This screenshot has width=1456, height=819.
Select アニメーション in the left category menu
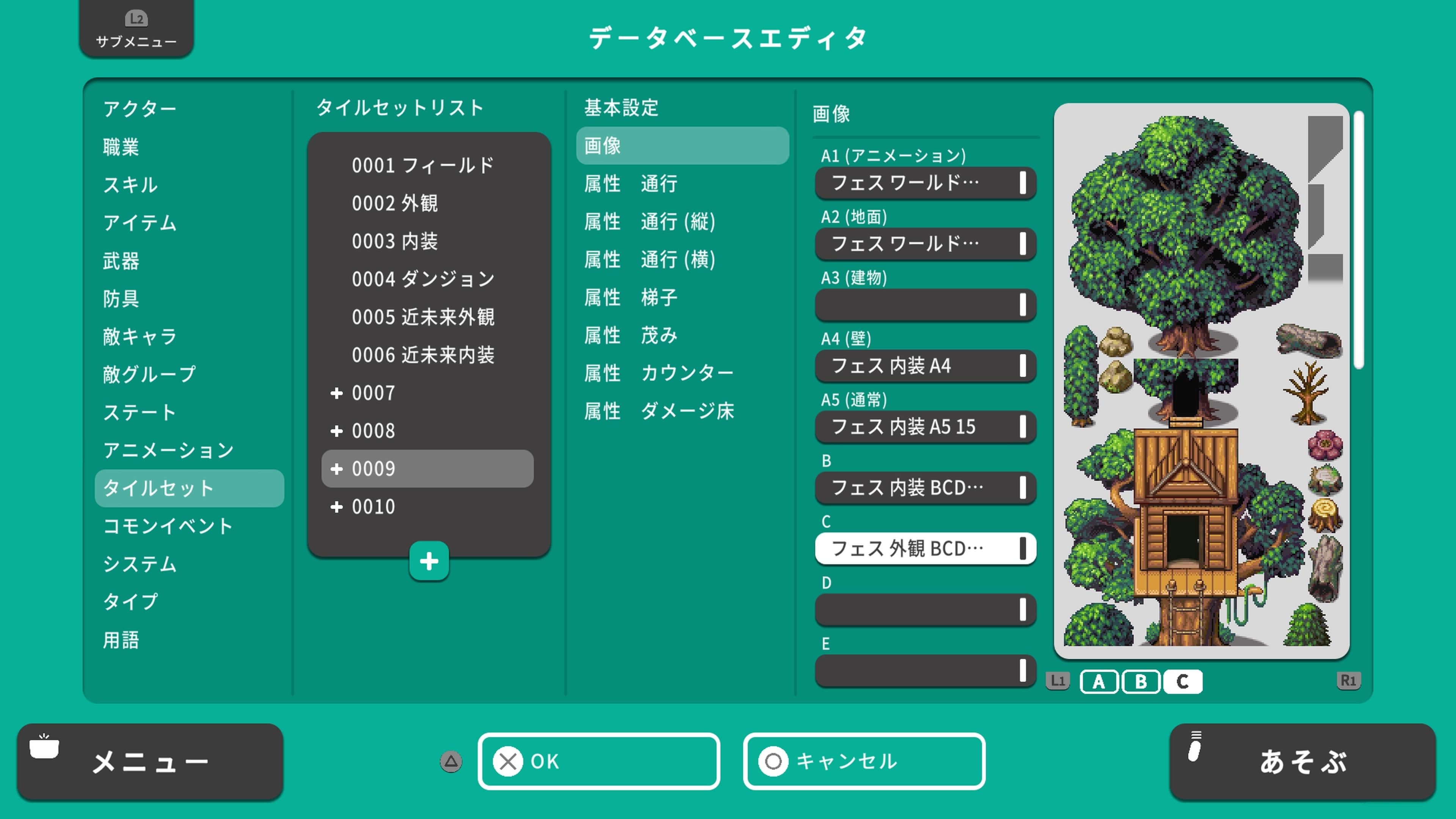[x=167, y=450]
